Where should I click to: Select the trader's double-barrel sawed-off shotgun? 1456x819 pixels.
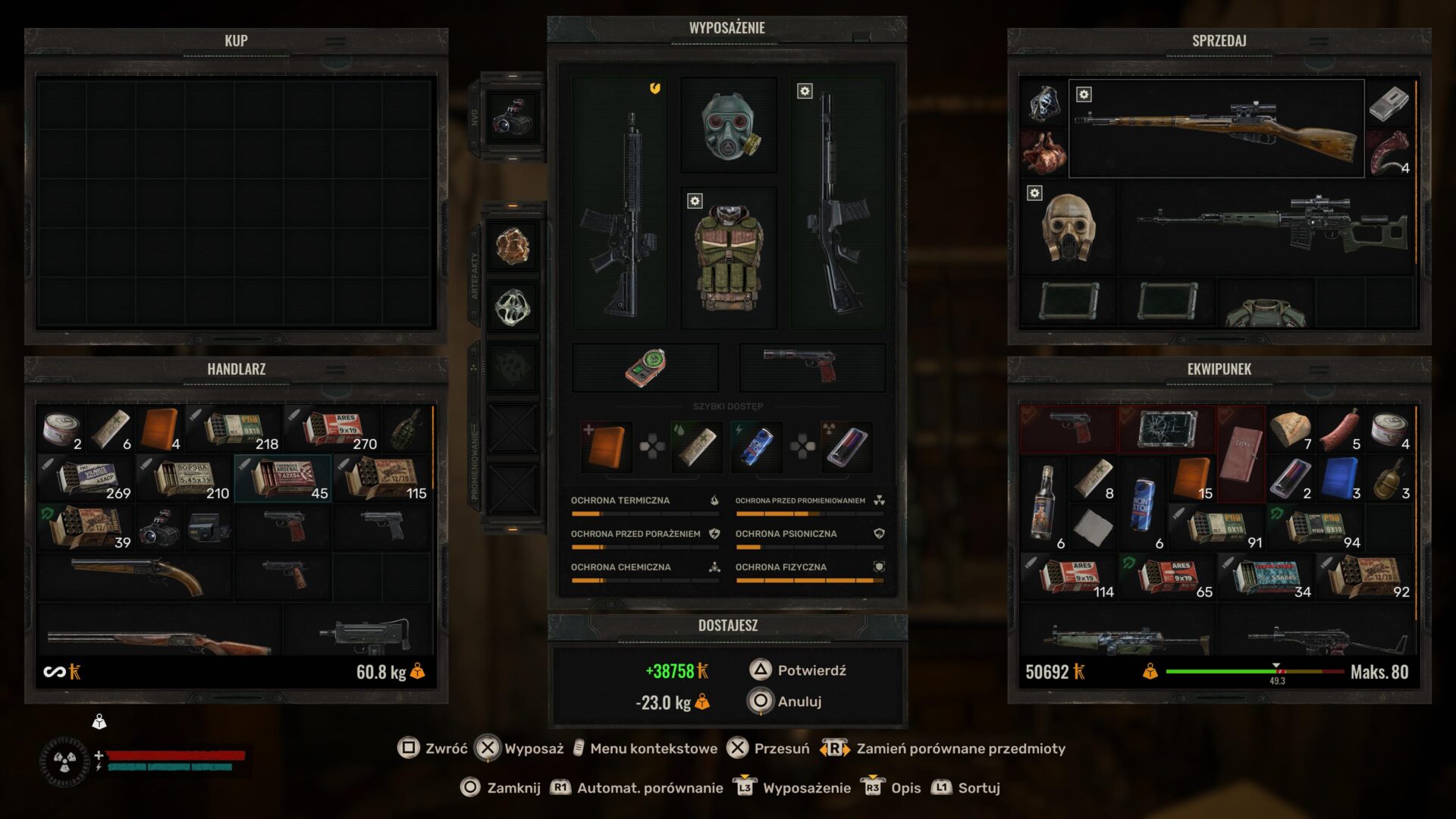click(136, 576)
